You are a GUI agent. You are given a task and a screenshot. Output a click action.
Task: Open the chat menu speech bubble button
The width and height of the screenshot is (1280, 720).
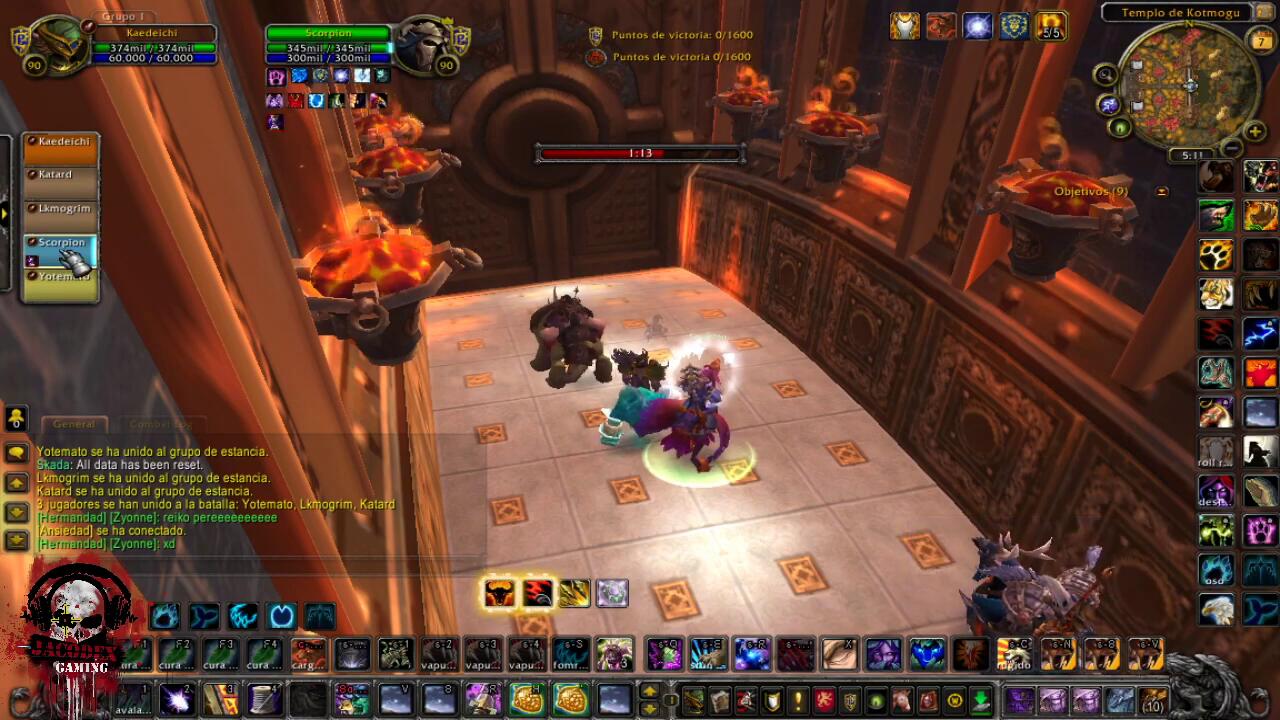pyautogui.click(x=16, y=453)
